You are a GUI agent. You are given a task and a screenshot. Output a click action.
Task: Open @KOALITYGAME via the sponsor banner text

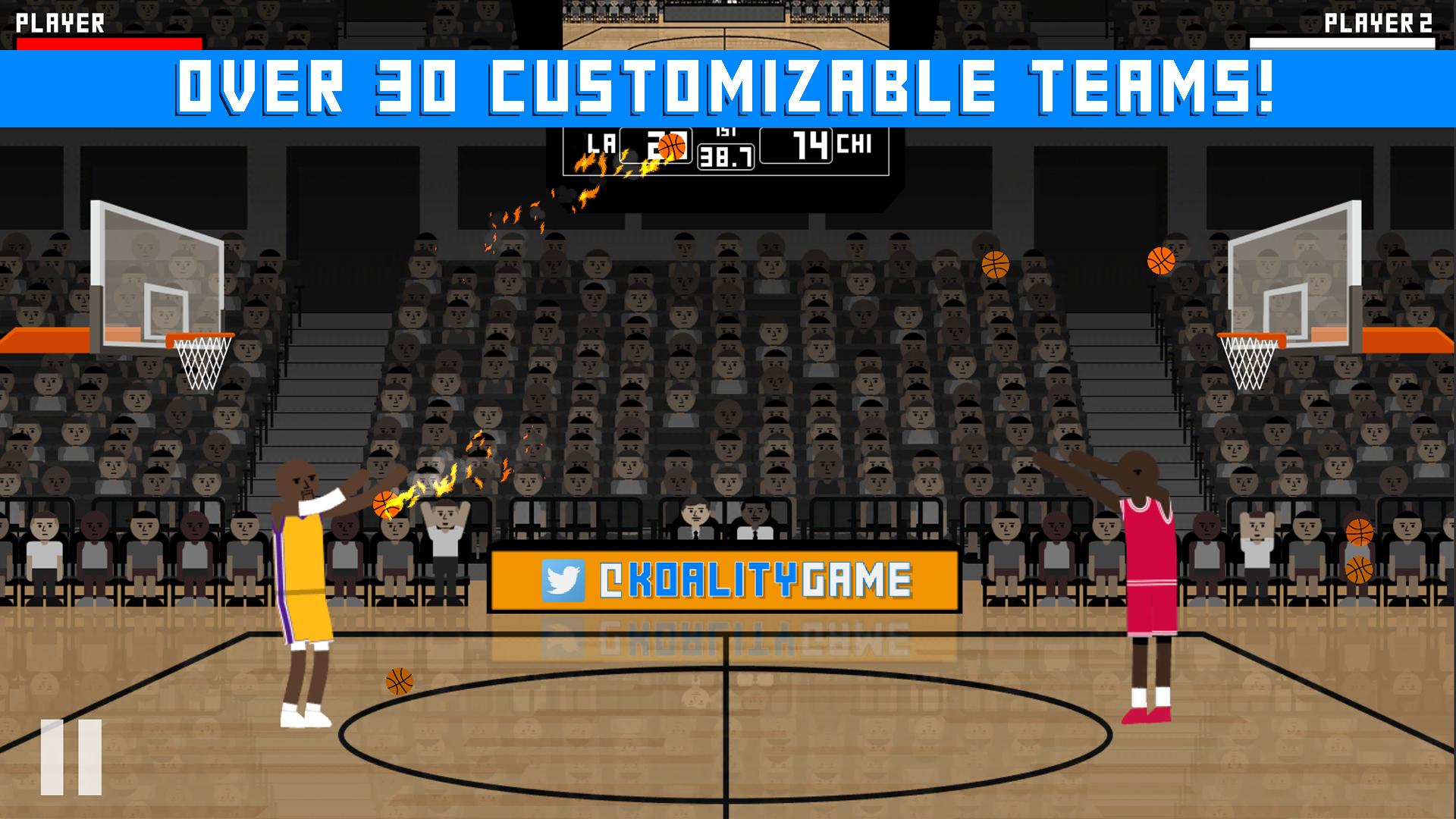point(758,580)
